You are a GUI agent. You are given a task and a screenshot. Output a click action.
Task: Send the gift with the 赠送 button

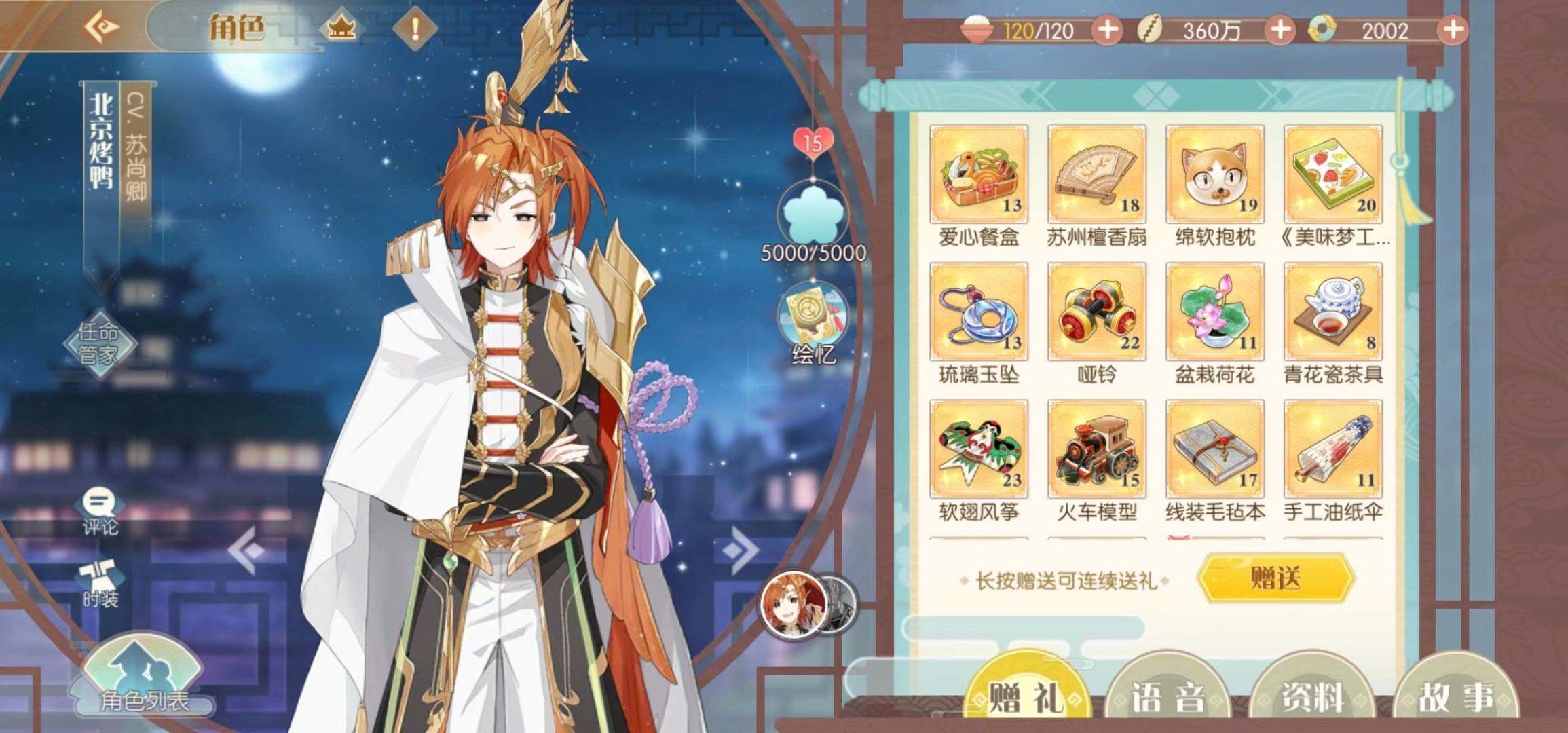pyautogui.click(x=1275, y=578)
